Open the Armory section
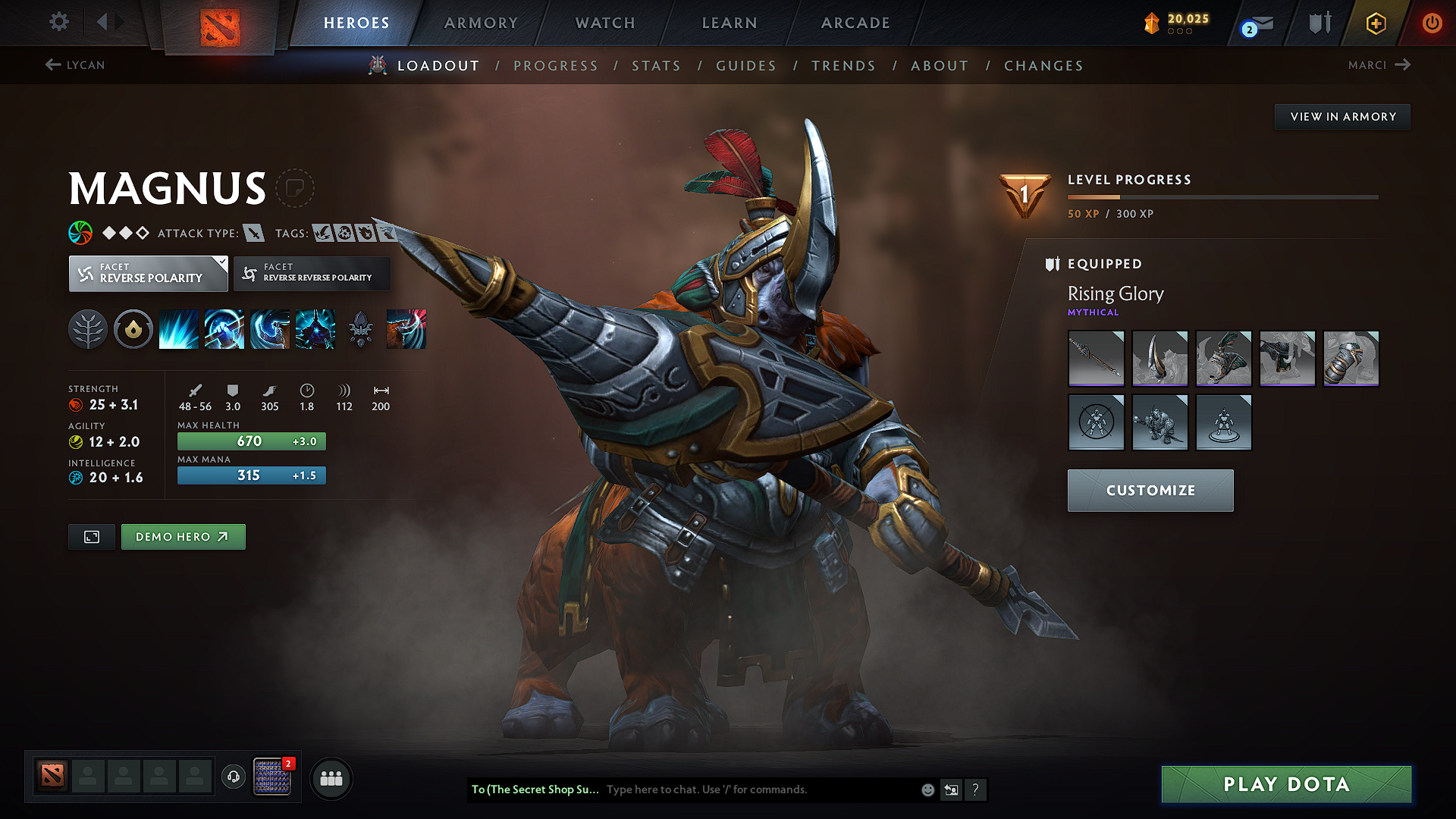Image resolution: width=1456 pixels, height=819 pixels. point(481,23)
